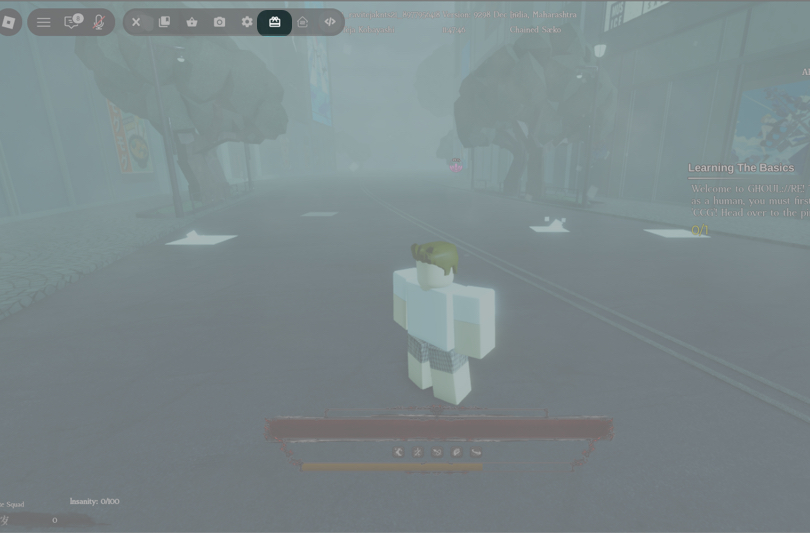The image size is (810, 533).
Task: Open the code brackets icon
Action: coord(330,22)
